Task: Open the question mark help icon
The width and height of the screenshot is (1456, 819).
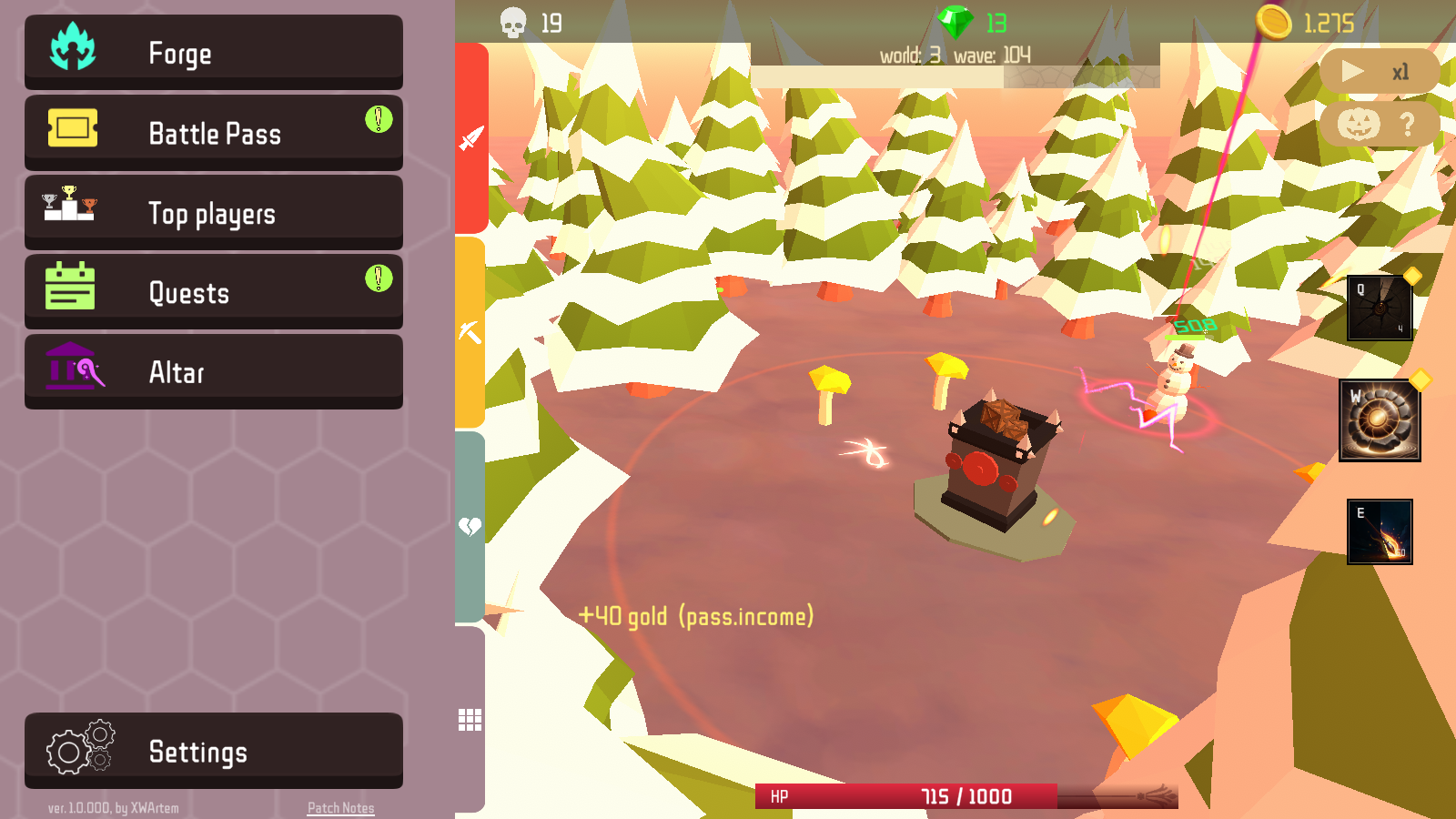Action: [x=1406, y=123]
